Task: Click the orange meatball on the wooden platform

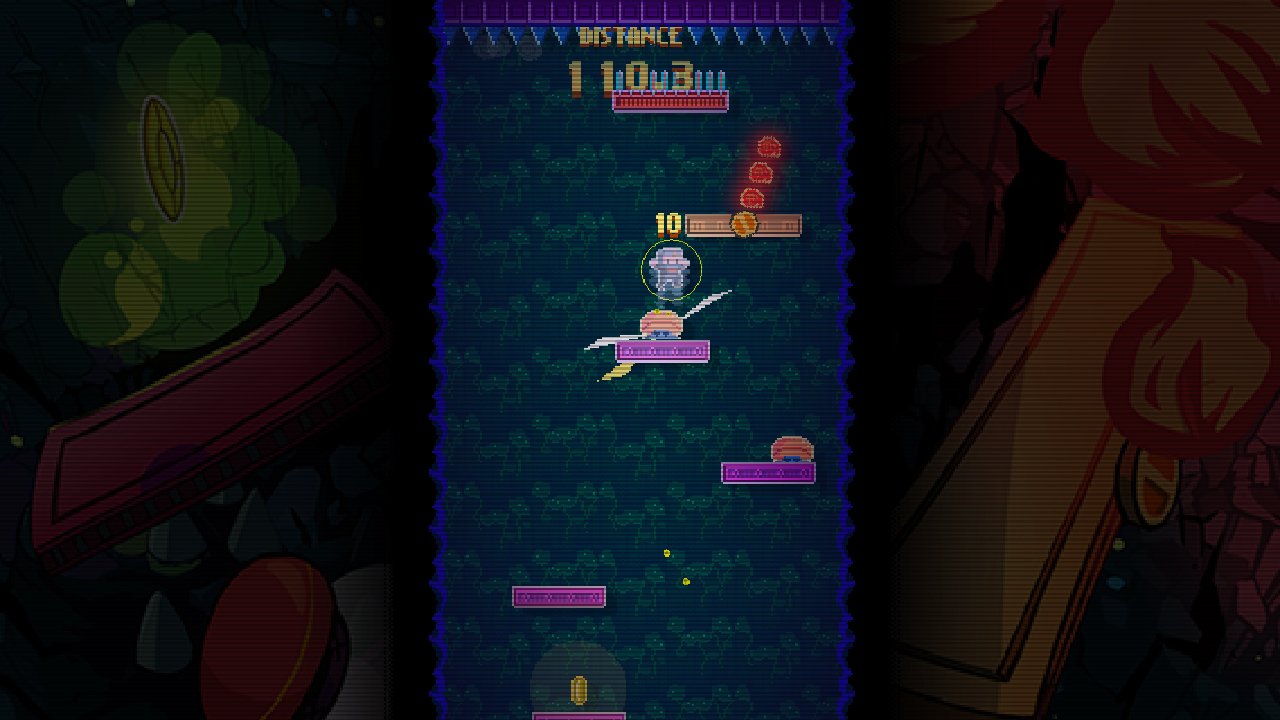Action: tap(746, 224)
